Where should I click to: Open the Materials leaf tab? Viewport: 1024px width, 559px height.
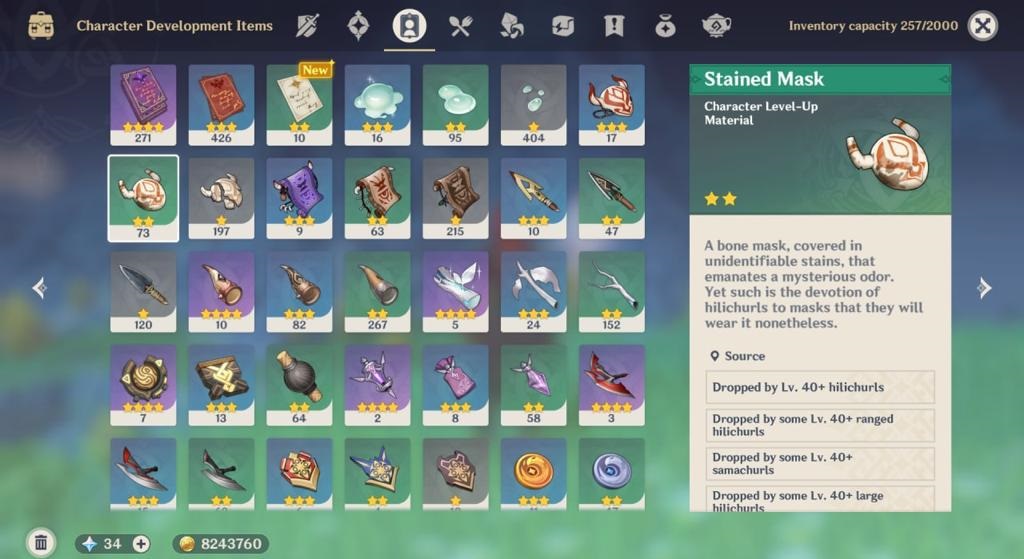[511, 26]
